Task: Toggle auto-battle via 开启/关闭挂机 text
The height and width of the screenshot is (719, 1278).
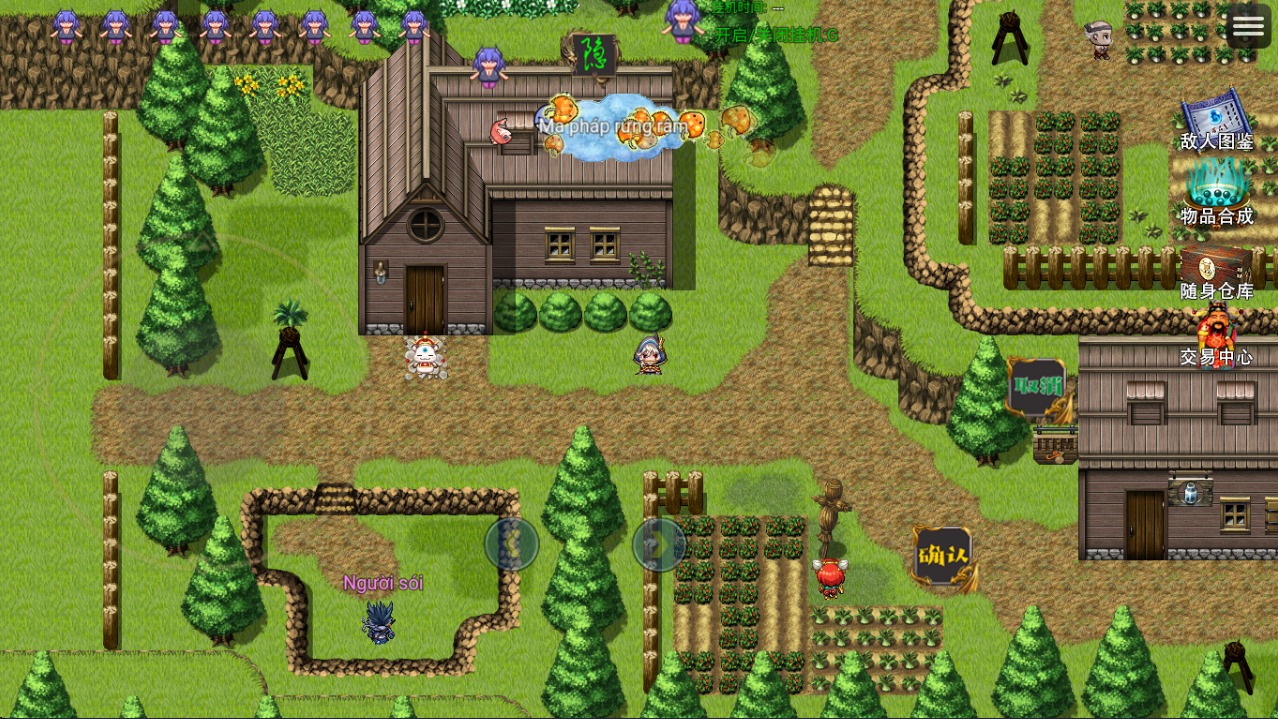Action: (x=777, y=35)
